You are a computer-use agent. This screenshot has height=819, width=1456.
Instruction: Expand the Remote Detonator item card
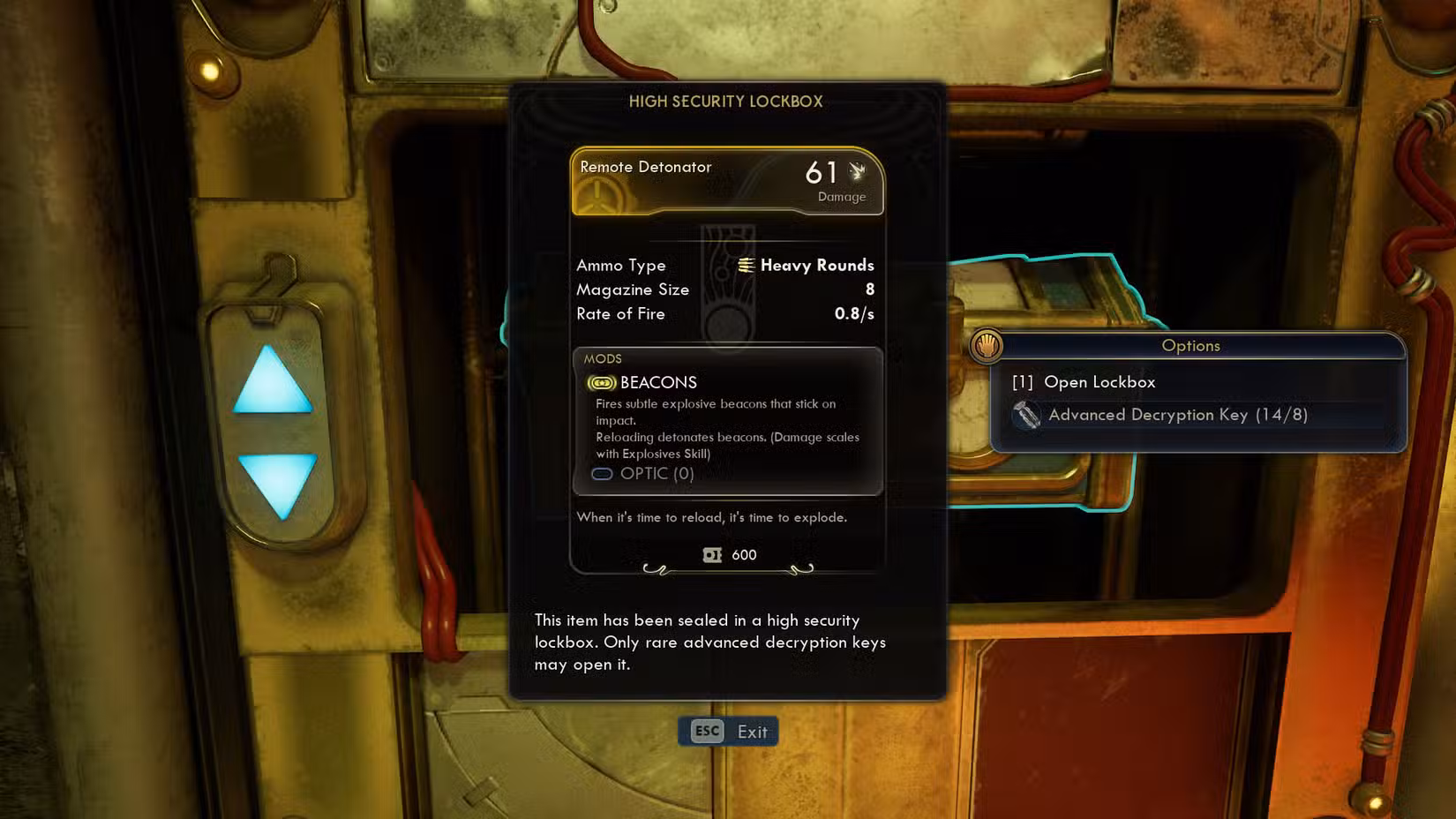point(727,181)
